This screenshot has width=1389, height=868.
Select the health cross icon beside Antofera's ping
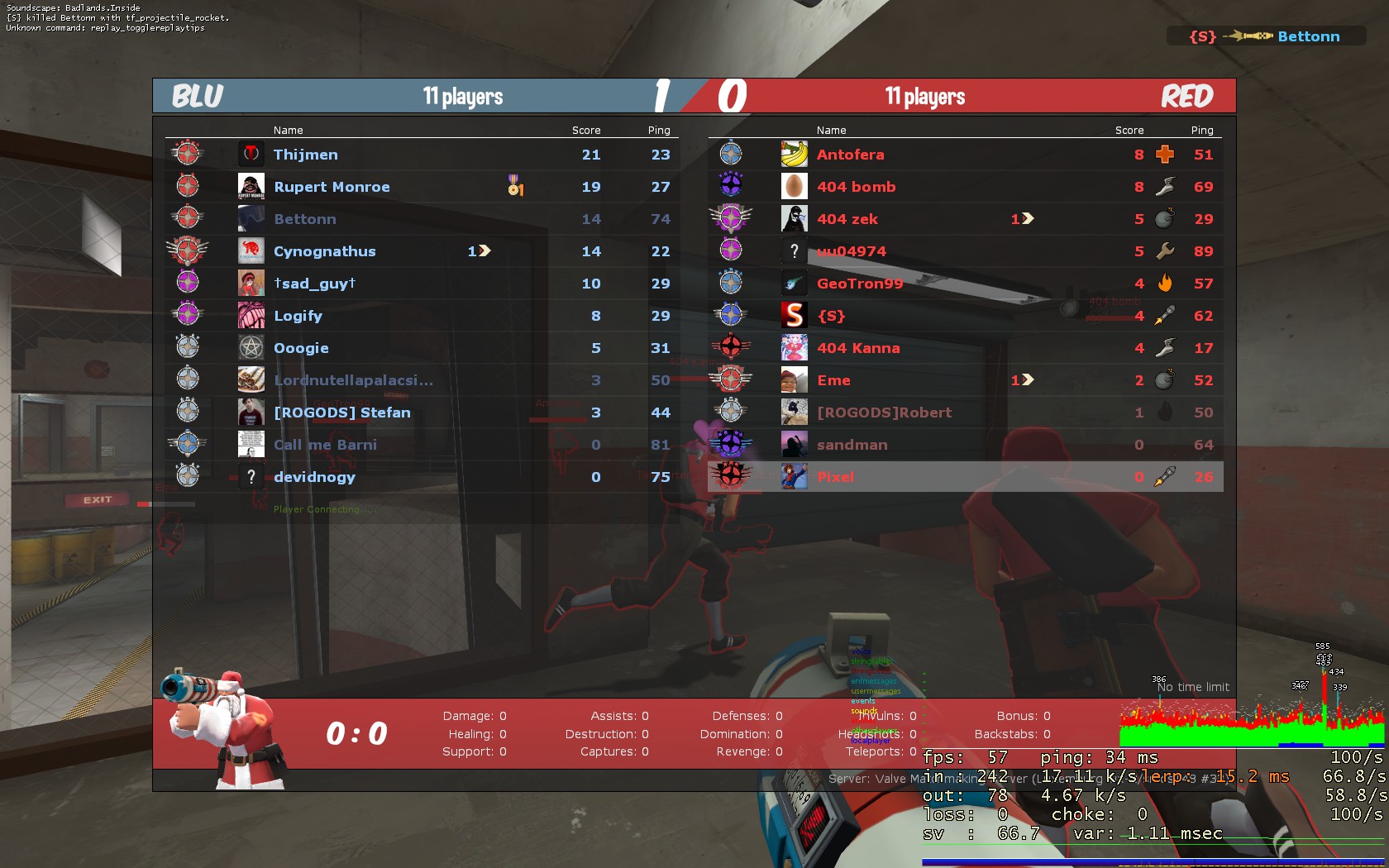tap(1166, 154)
